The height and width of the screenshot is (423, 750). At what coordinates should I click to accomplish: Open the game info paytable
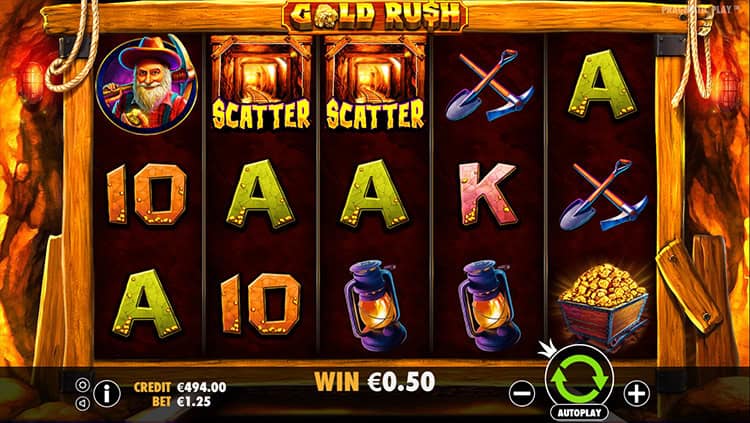108,393
